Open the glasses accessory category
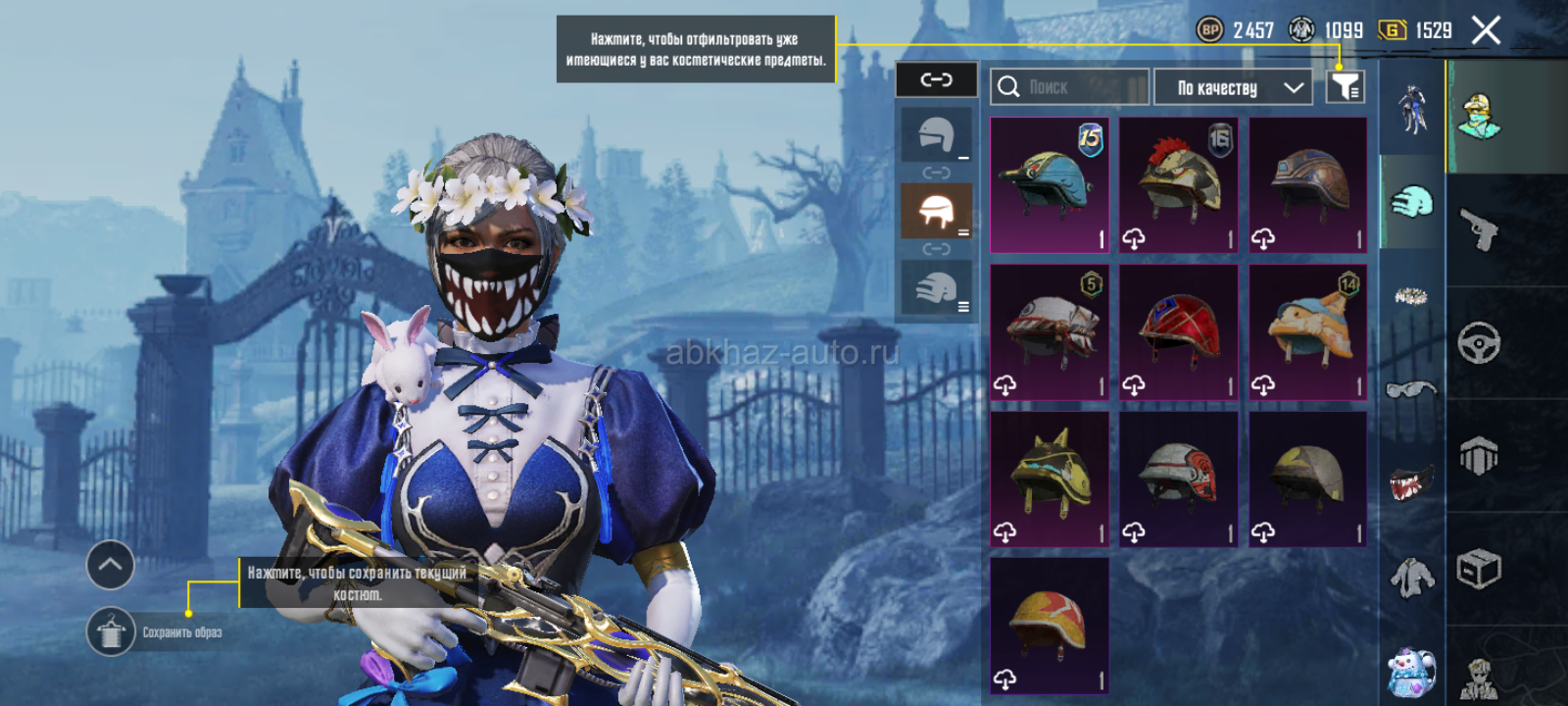The width and height of the screenshot is (1568, 706). click(x=1411, y=390)
